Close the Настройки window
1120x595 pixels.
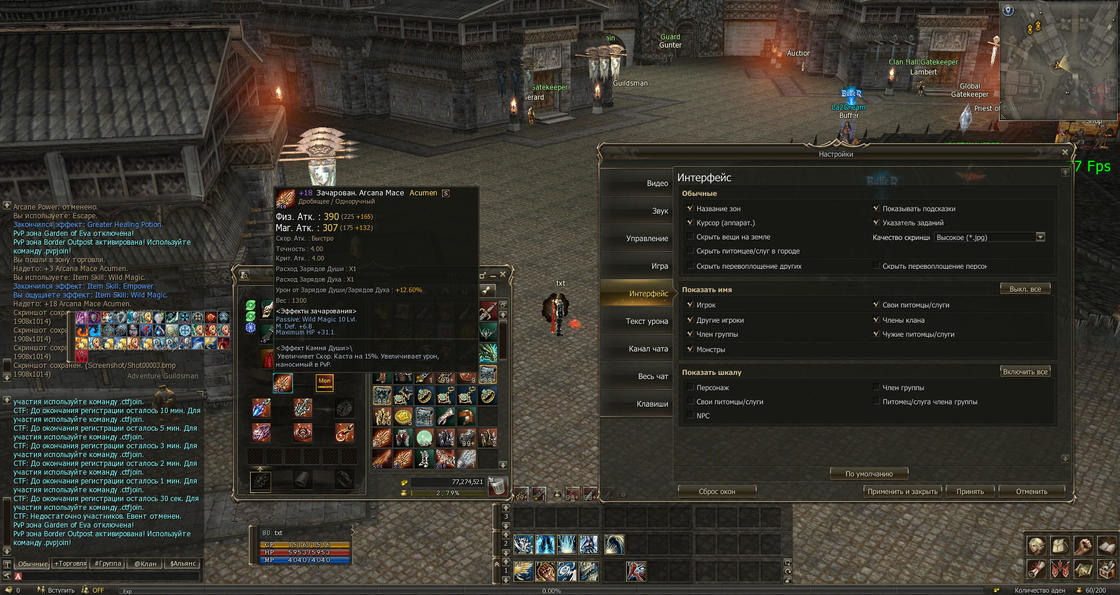pos(1065,153)
